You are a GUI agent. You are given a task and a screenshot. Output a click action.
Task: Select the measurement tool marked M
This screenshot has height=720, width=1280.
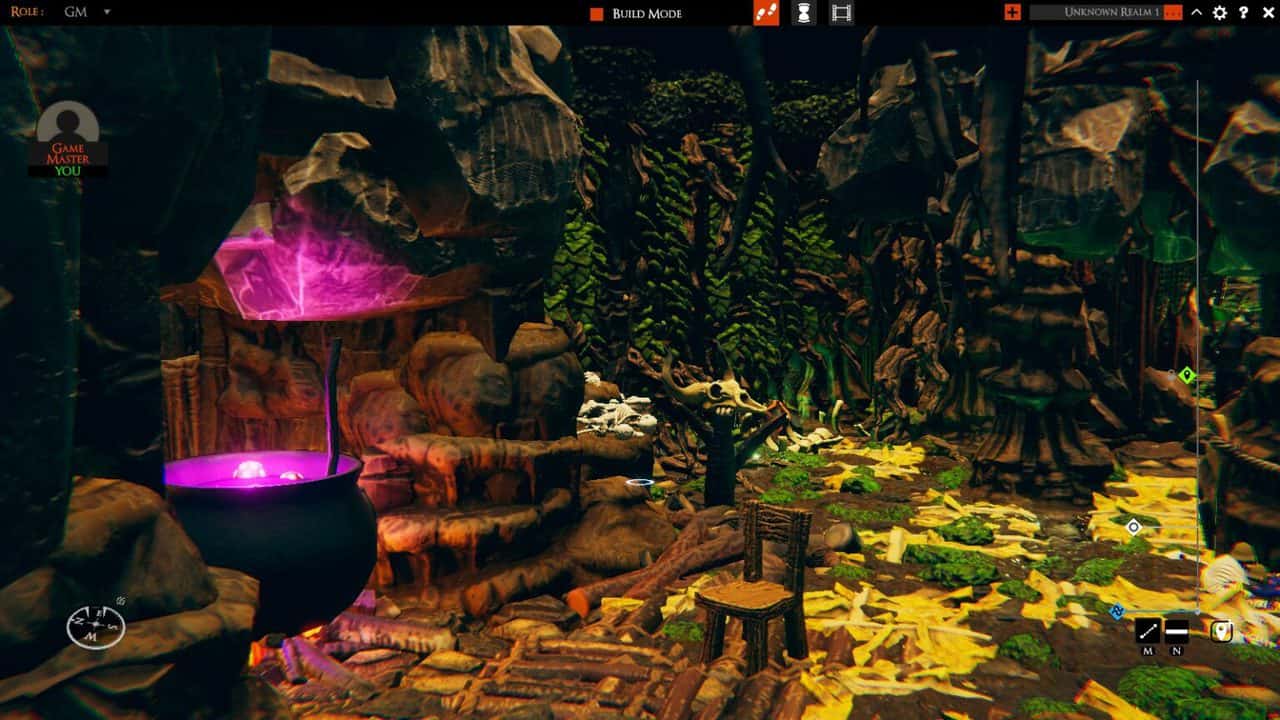pos(1147,629)
